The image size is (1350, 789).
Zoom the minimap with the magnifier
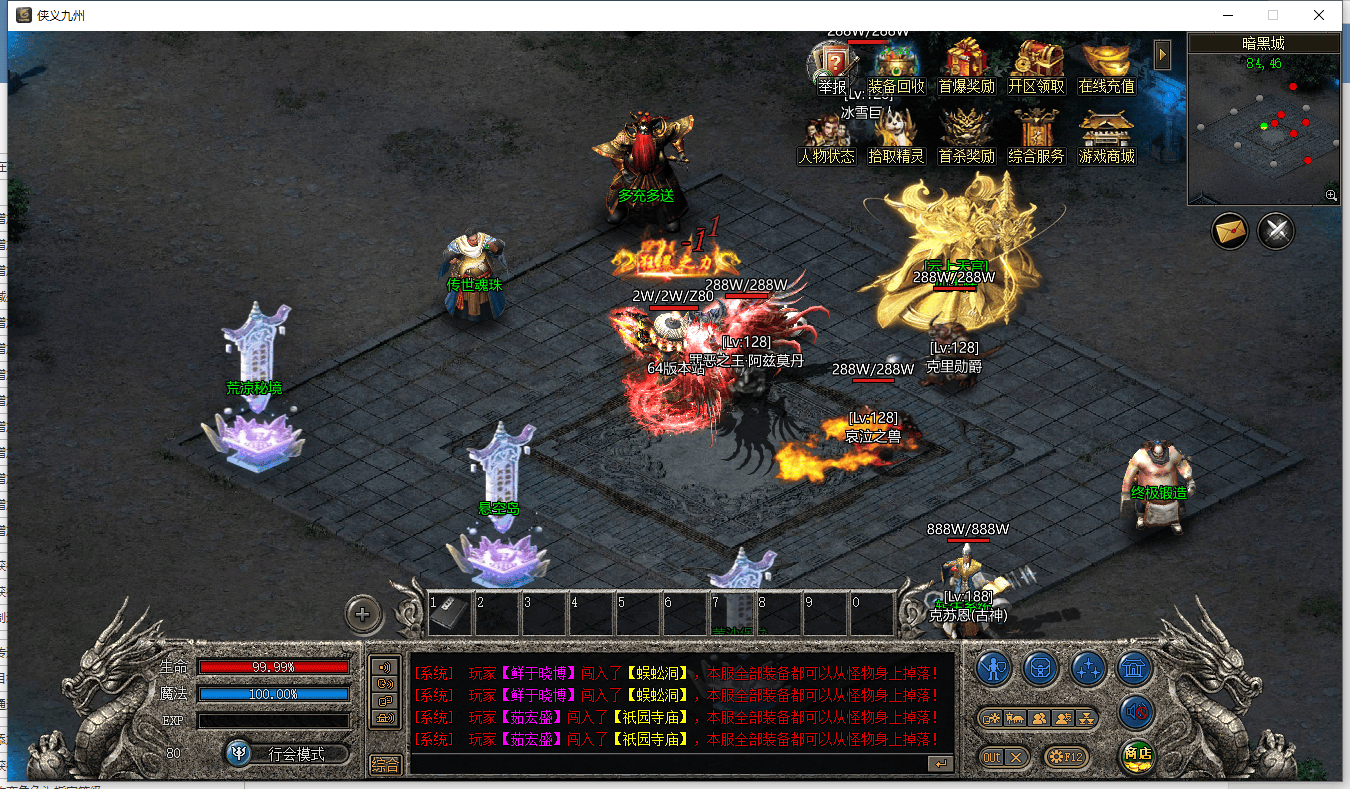point(1331,196)
